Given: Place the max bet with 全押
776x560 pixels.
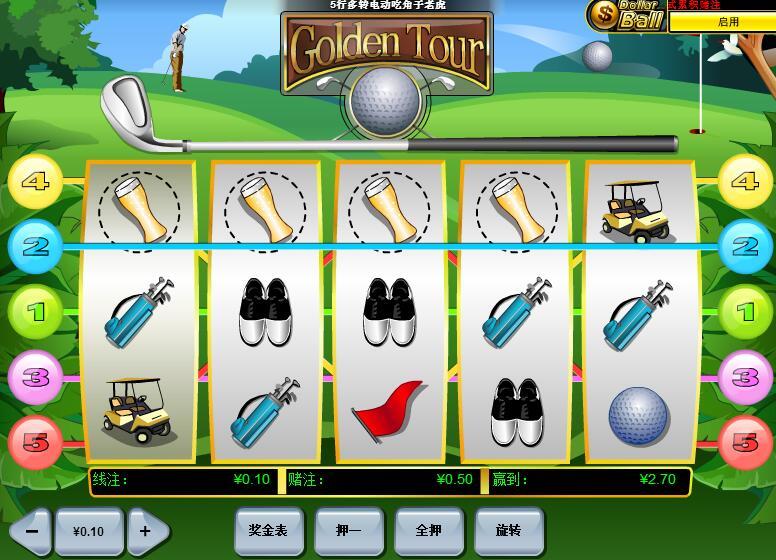Looking at the screenshot, I should coord(428,531).
